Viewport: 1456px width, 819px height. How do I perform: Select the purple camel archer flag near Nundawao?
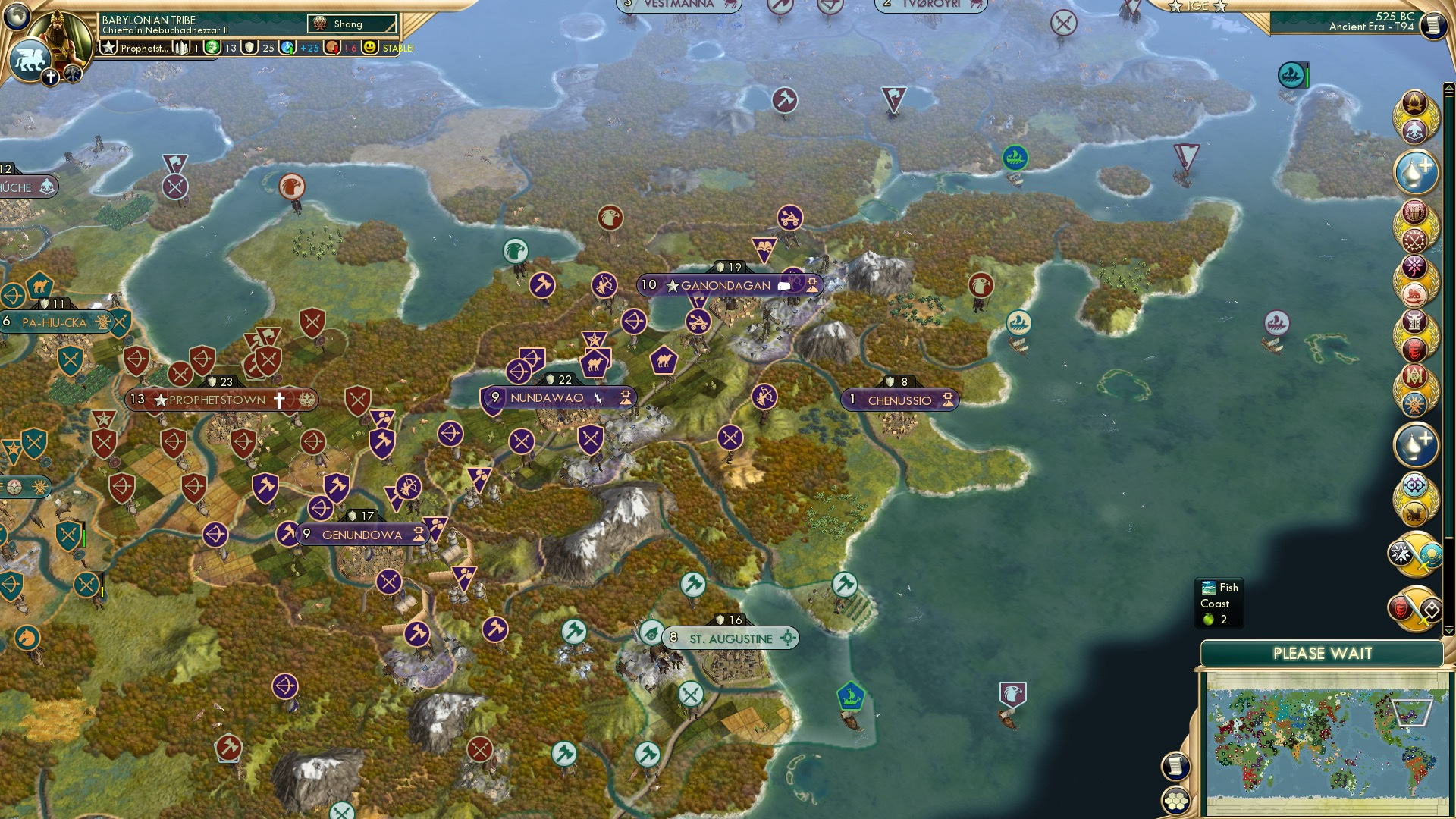coord(595,362)
